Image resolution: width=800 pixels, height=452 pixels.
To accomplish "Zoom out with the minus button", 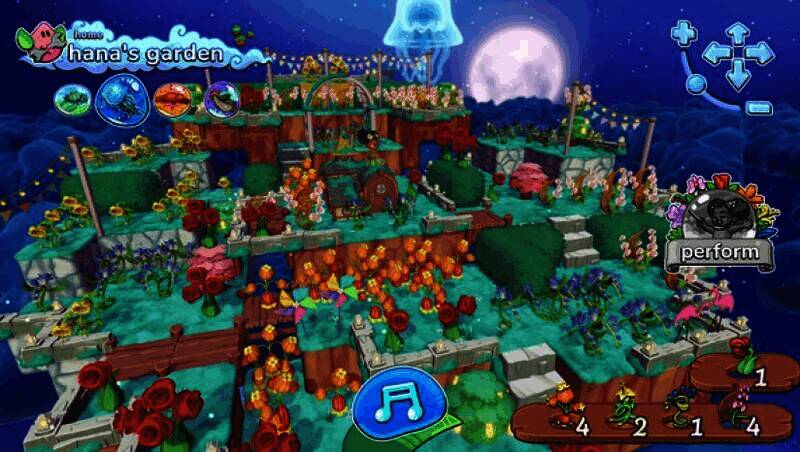I will pyautogui.click(x=759, y=106).
